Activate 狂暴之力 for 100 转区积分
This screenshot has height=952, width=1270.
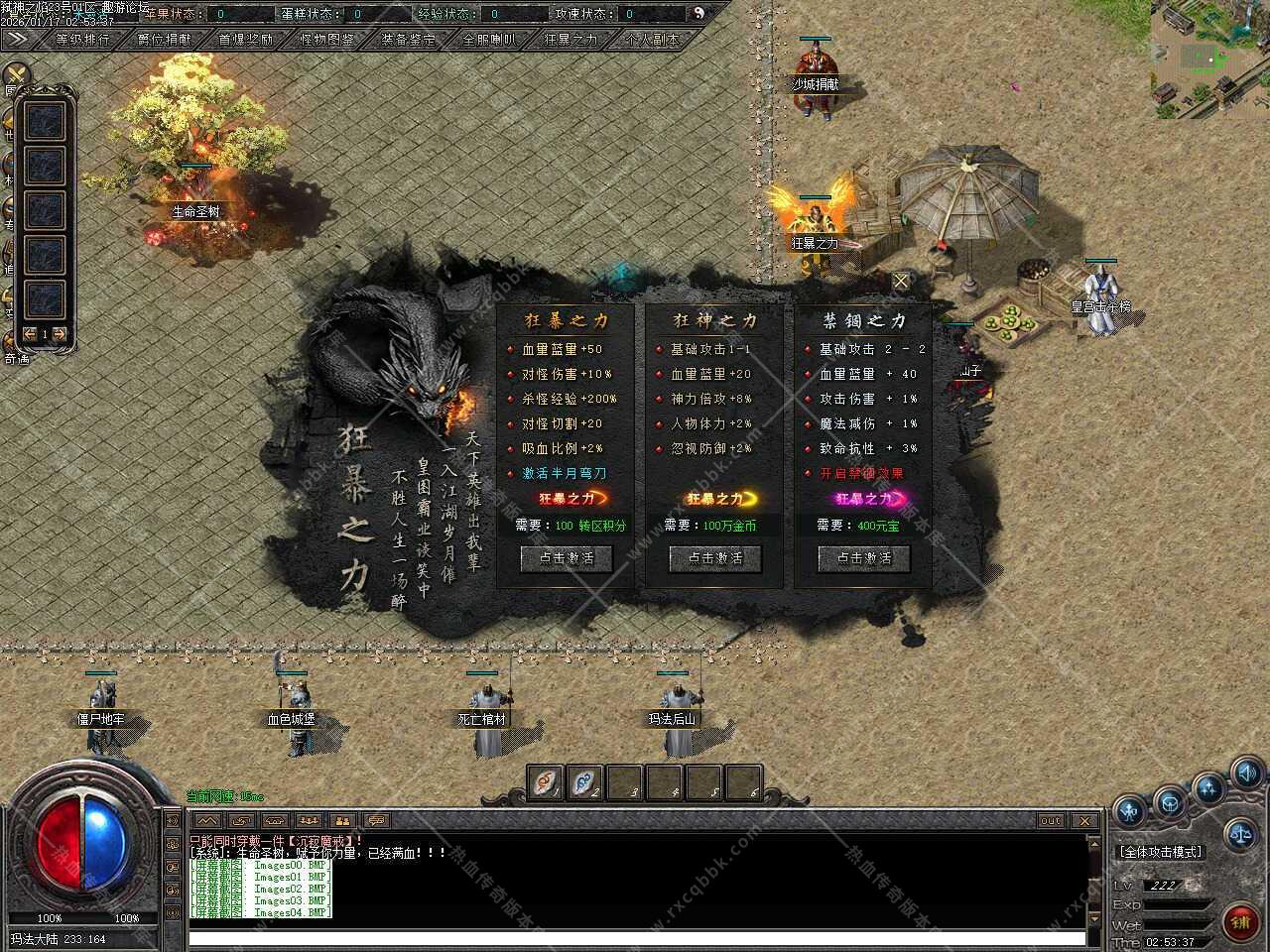pos(567,558)
